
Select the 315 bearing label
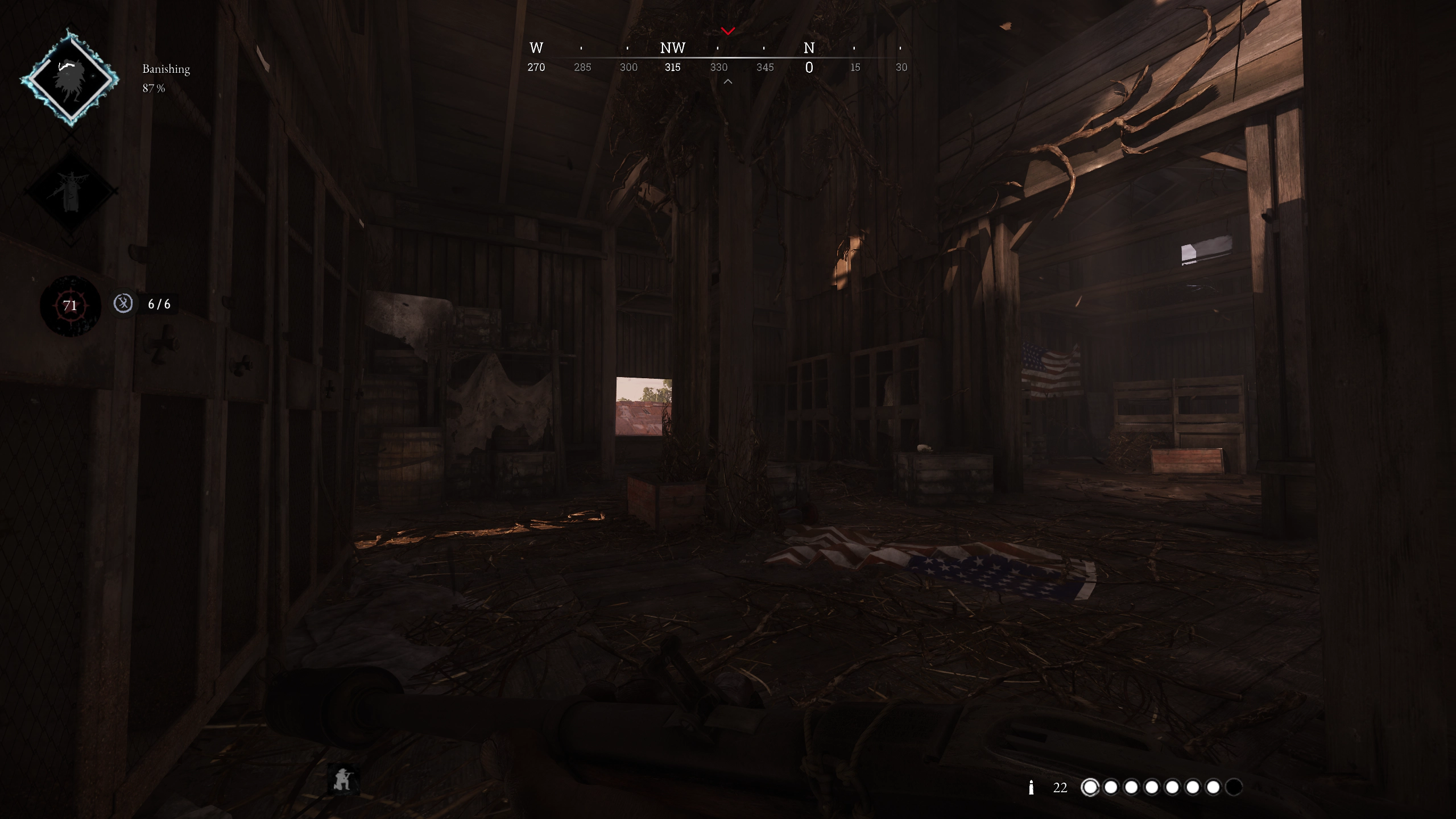click(x=673, y=67)
